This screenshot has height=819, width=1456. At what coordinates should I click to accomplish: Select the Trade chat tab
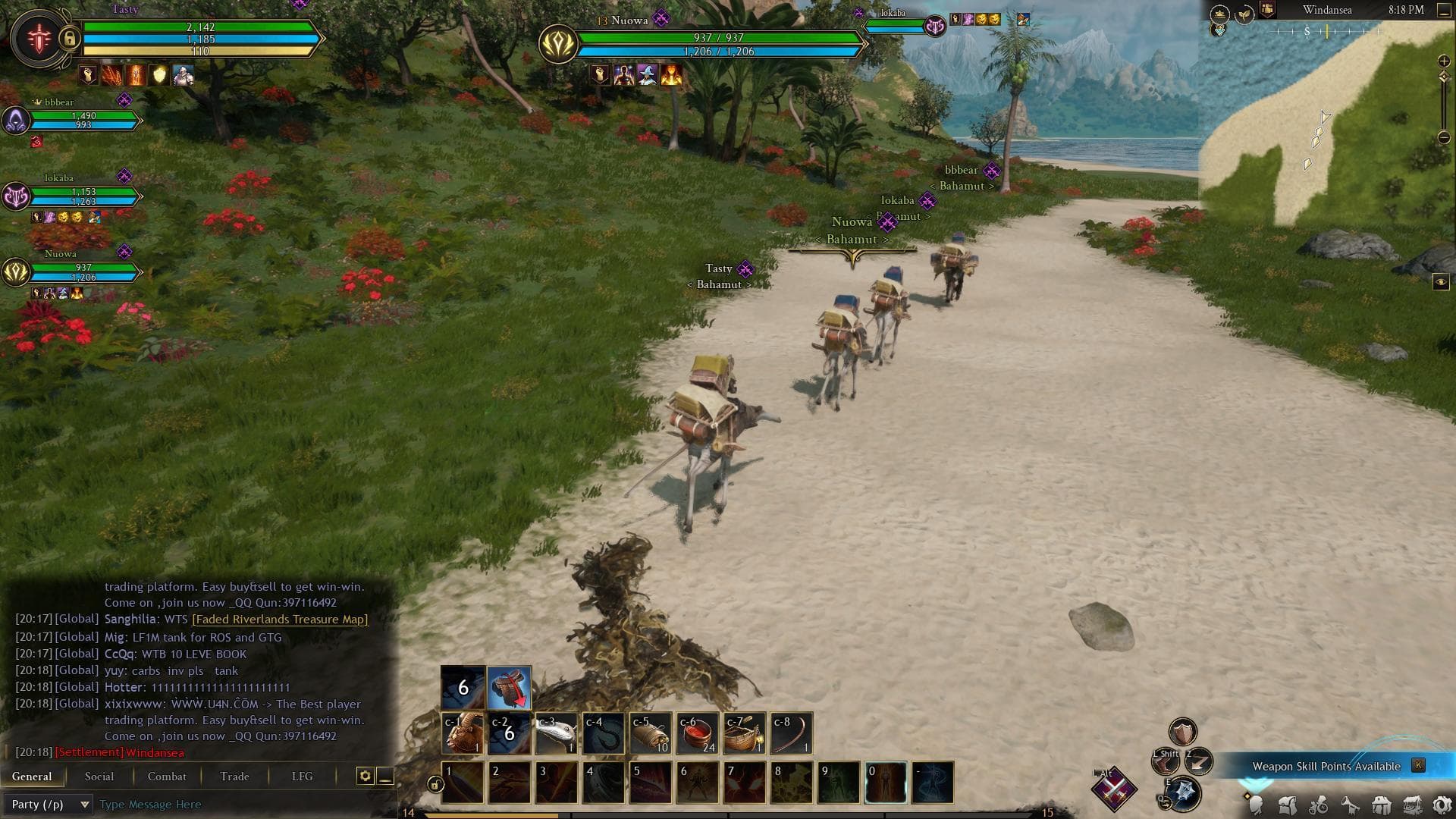[x=234, y=776]
